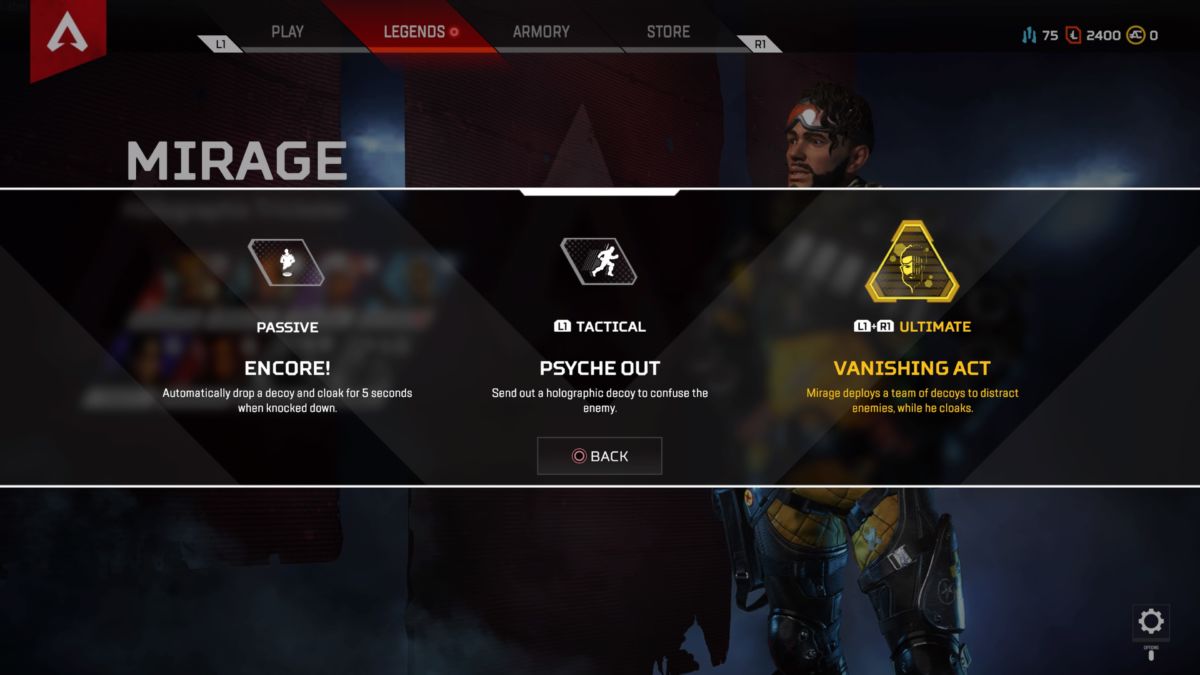The image size is (1200, 675).
Task: Switch to the Play tab
Action: point(287,32)
